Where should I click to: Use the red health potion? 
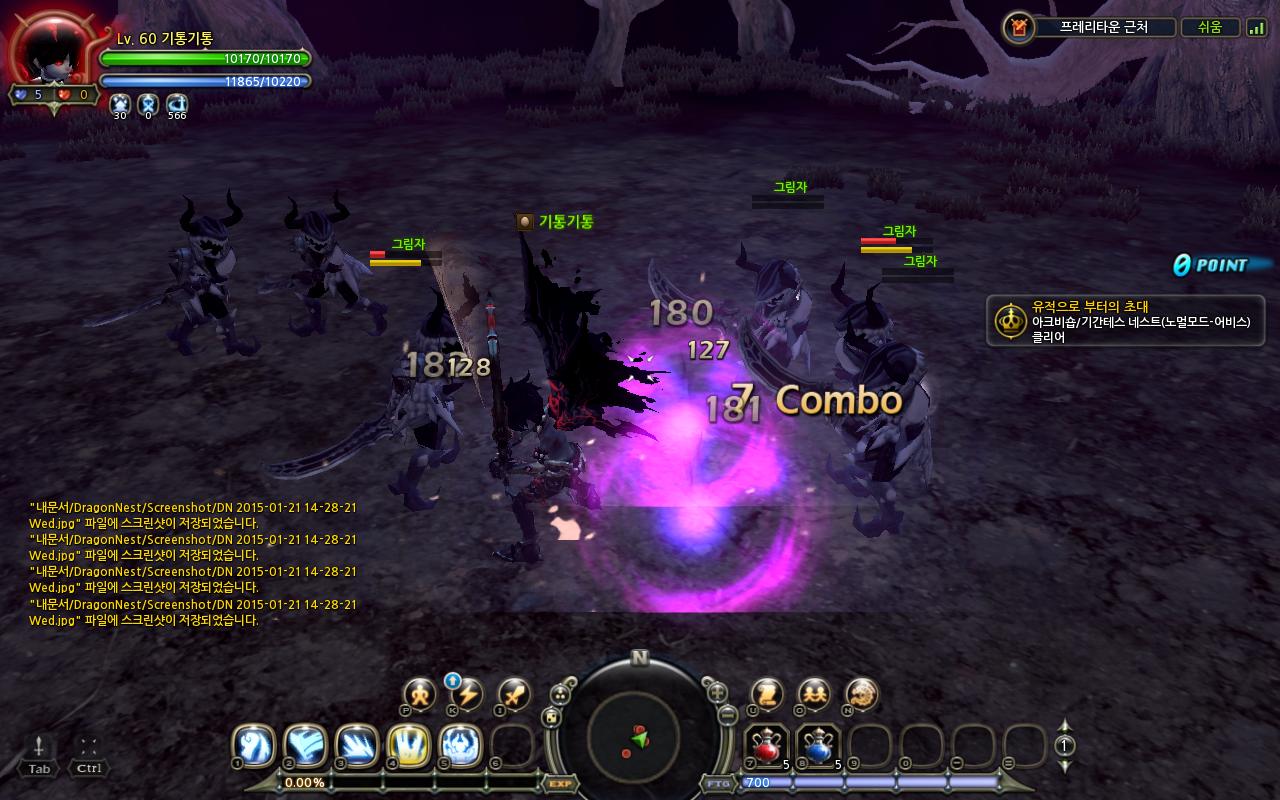767,746
